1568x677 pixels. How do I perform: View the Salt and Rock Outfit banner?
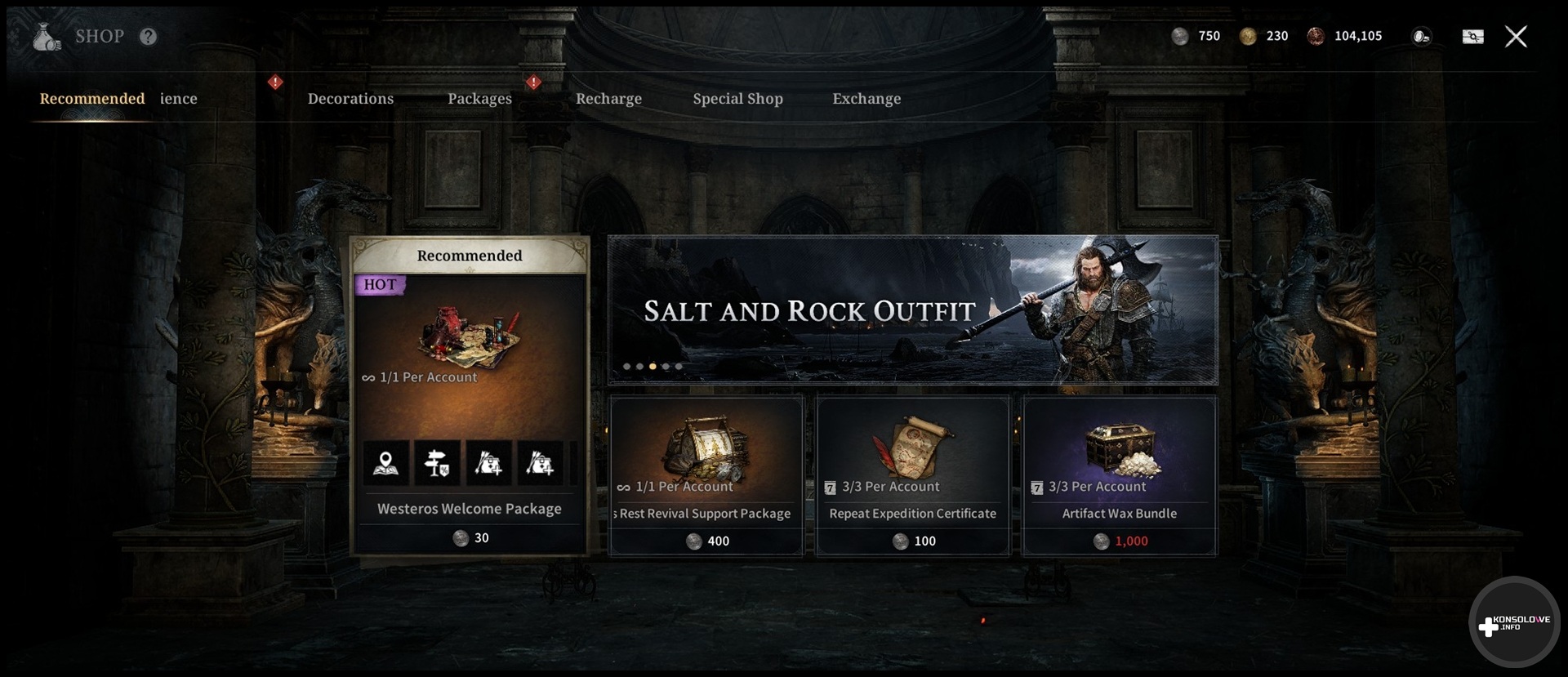pos(912,310)
